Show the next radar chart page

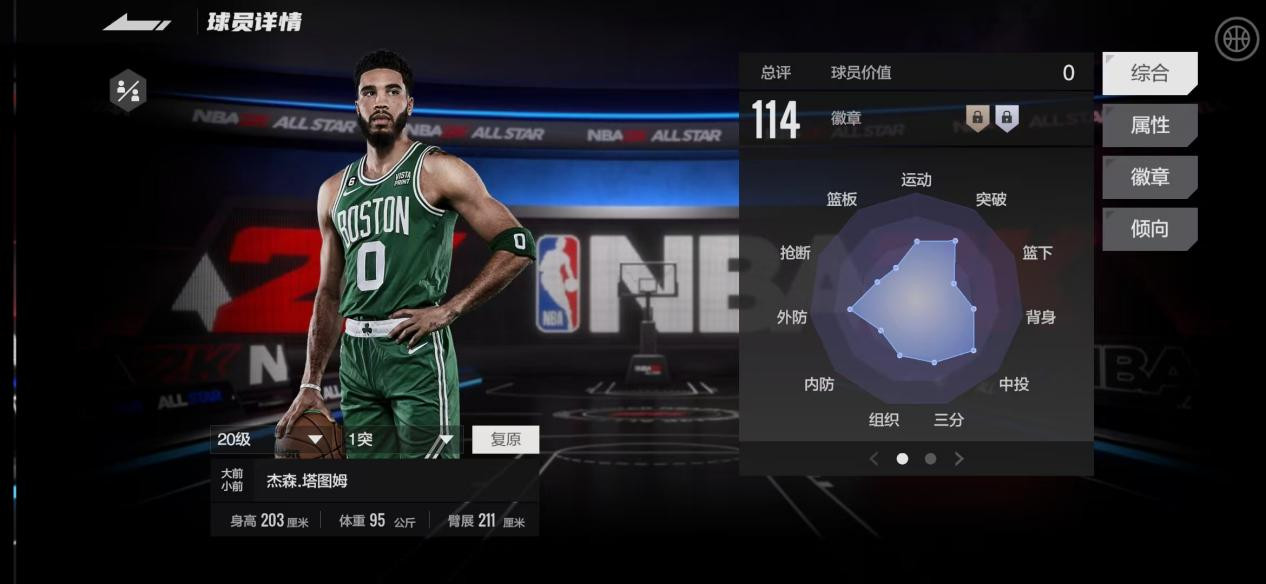pyautogui.click(x=959, y=459)
